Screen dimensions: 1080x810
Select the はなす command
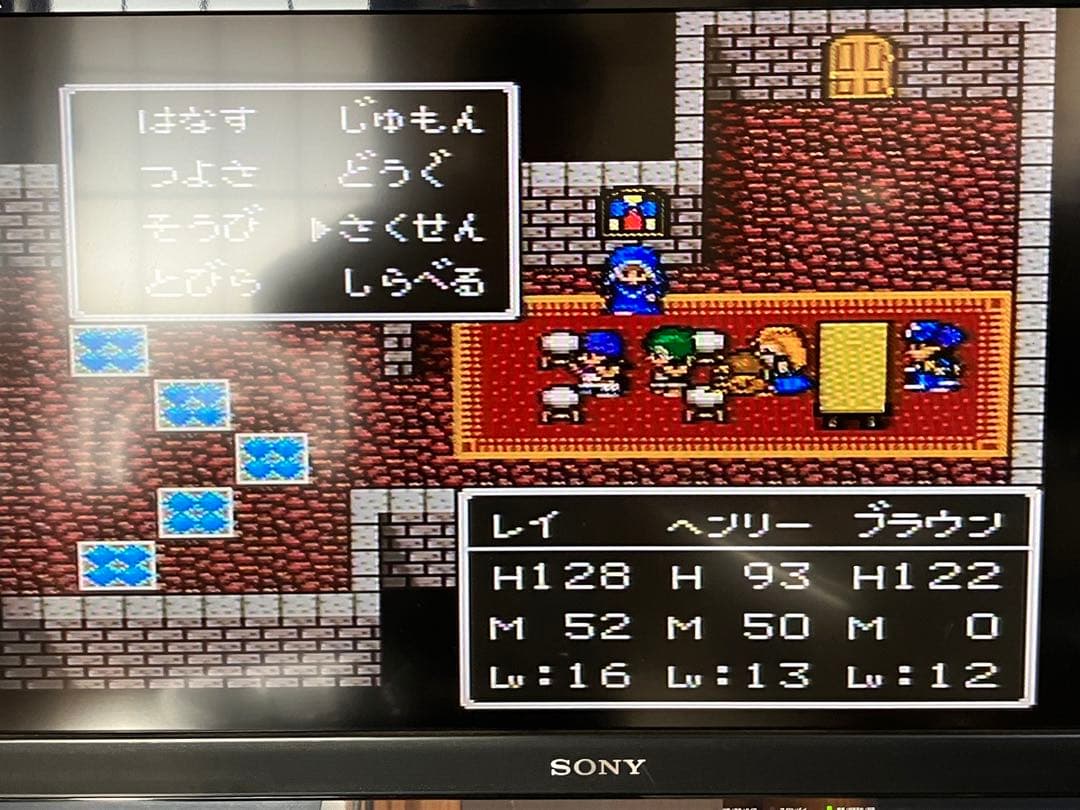tap(197, 121)
